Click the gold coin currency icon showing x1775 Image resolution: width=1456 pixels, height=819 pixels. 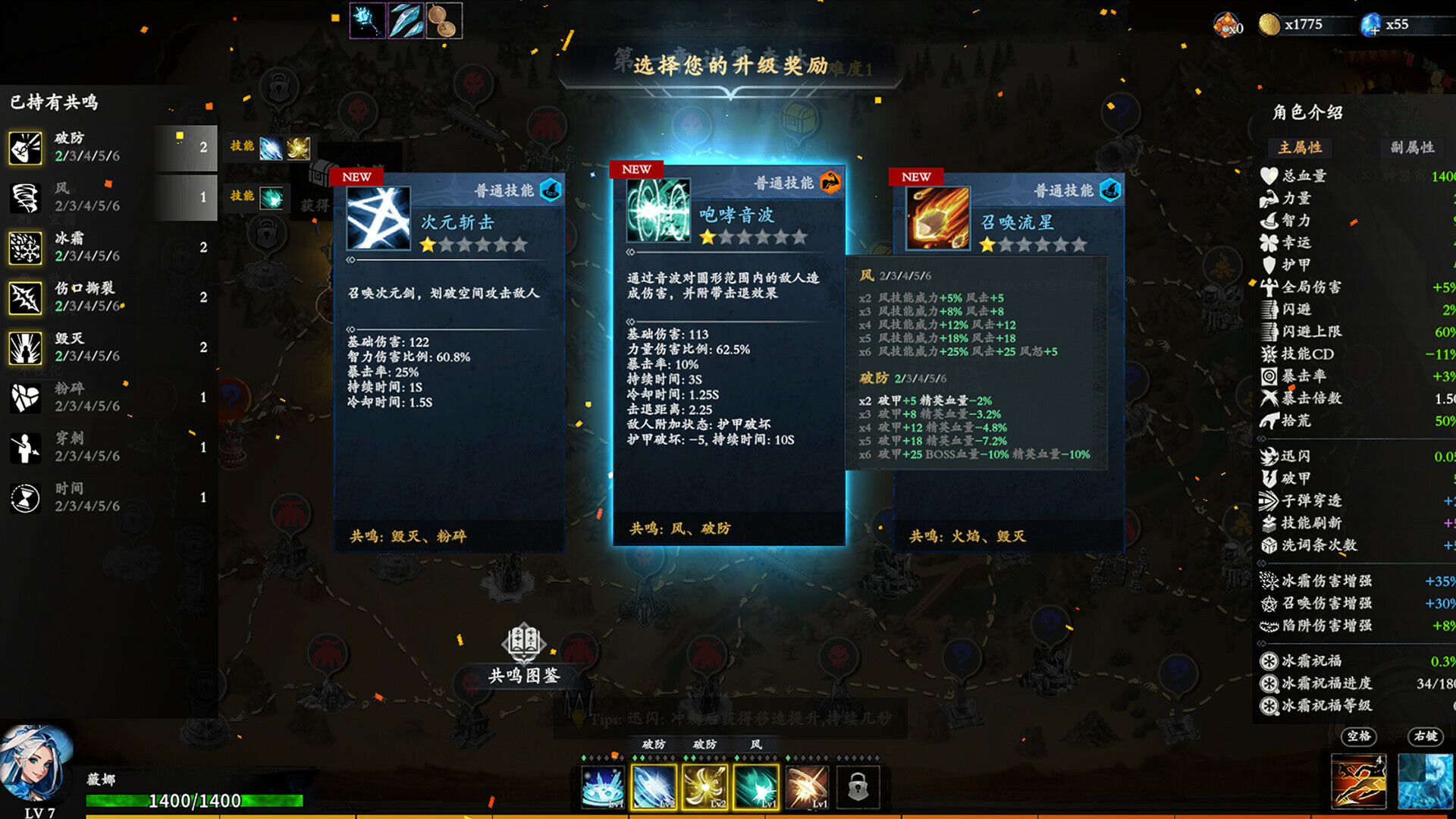1268,24
